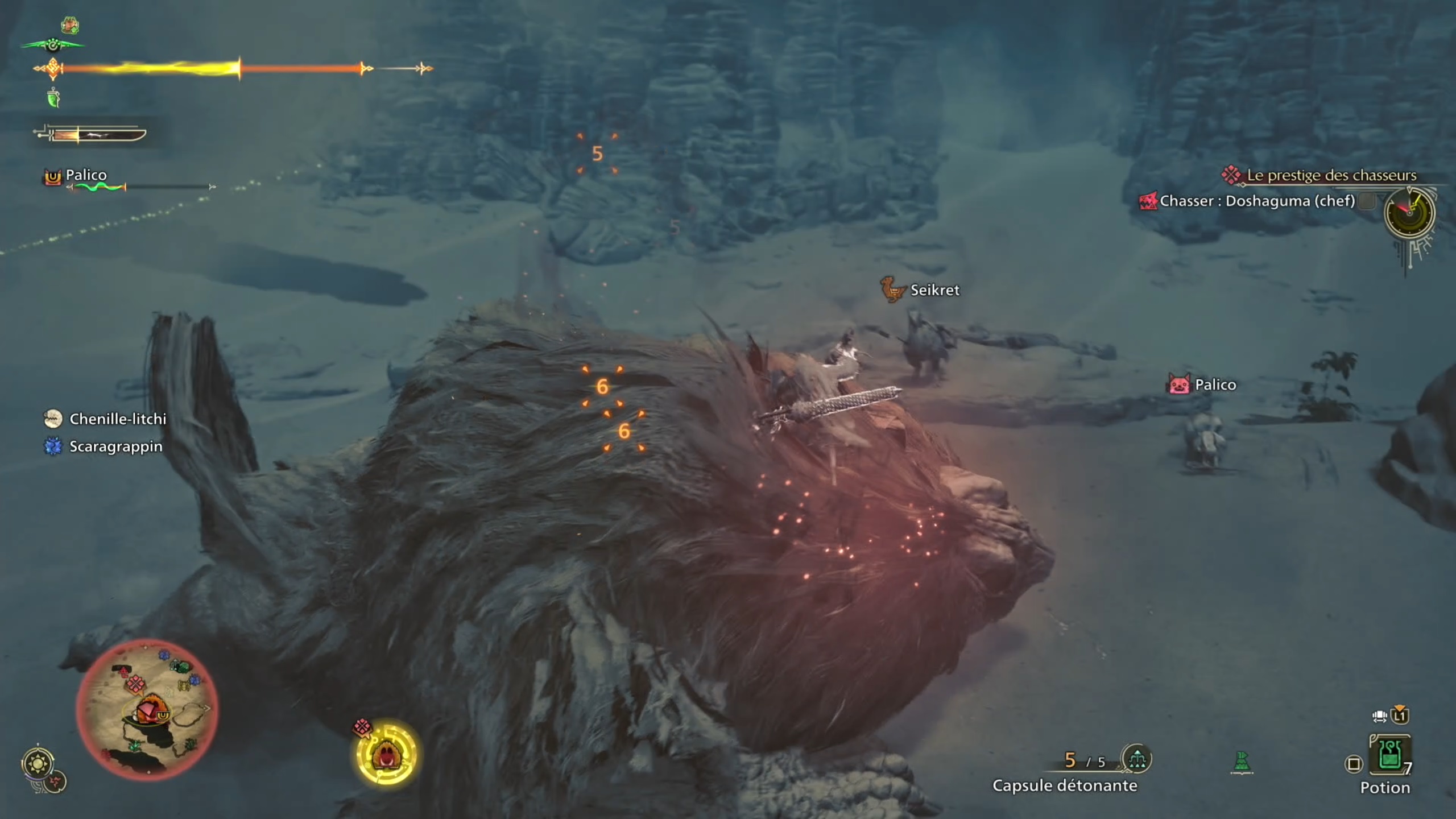Screen dimensions: 1456x819
Task: Toggle the L1 item switch indicator
Action: (1401, 716)
